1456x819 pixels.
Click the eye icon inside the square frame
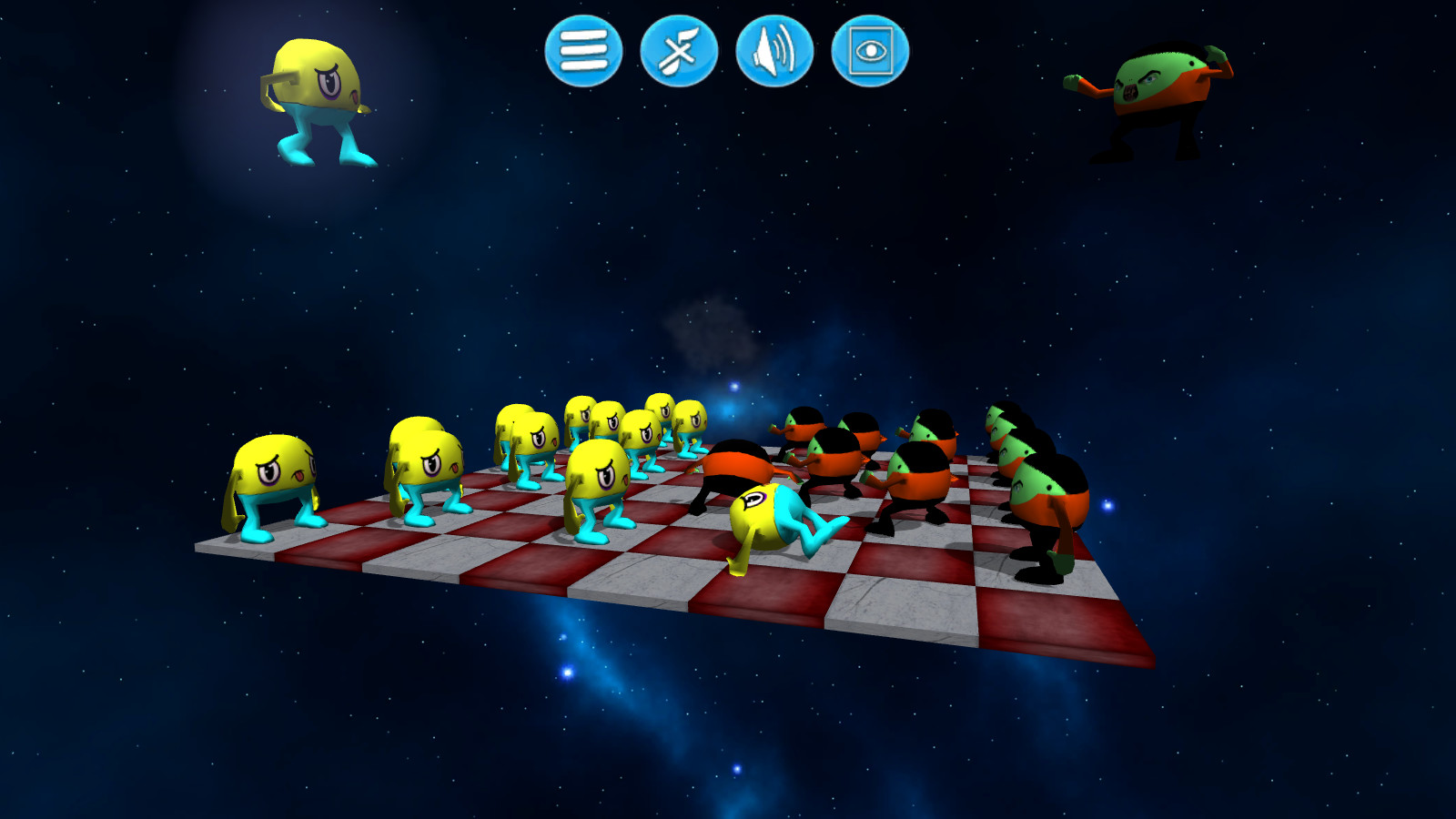coord(872,55)
